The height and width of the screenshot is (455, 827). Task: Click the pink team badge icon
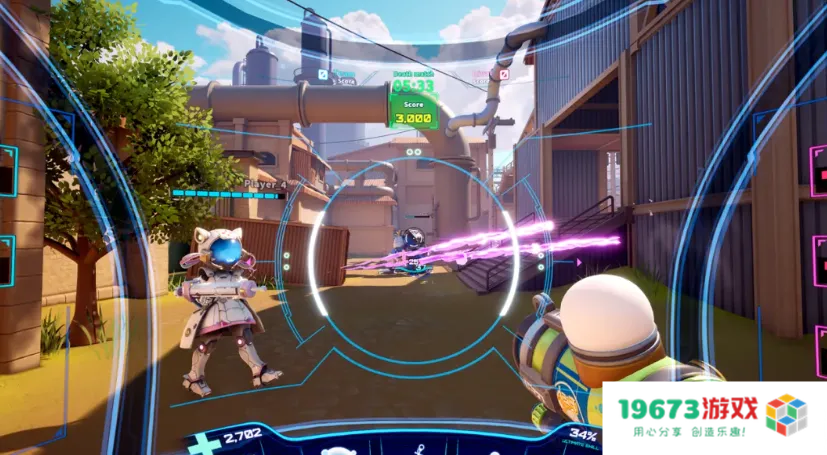(504, 73)
